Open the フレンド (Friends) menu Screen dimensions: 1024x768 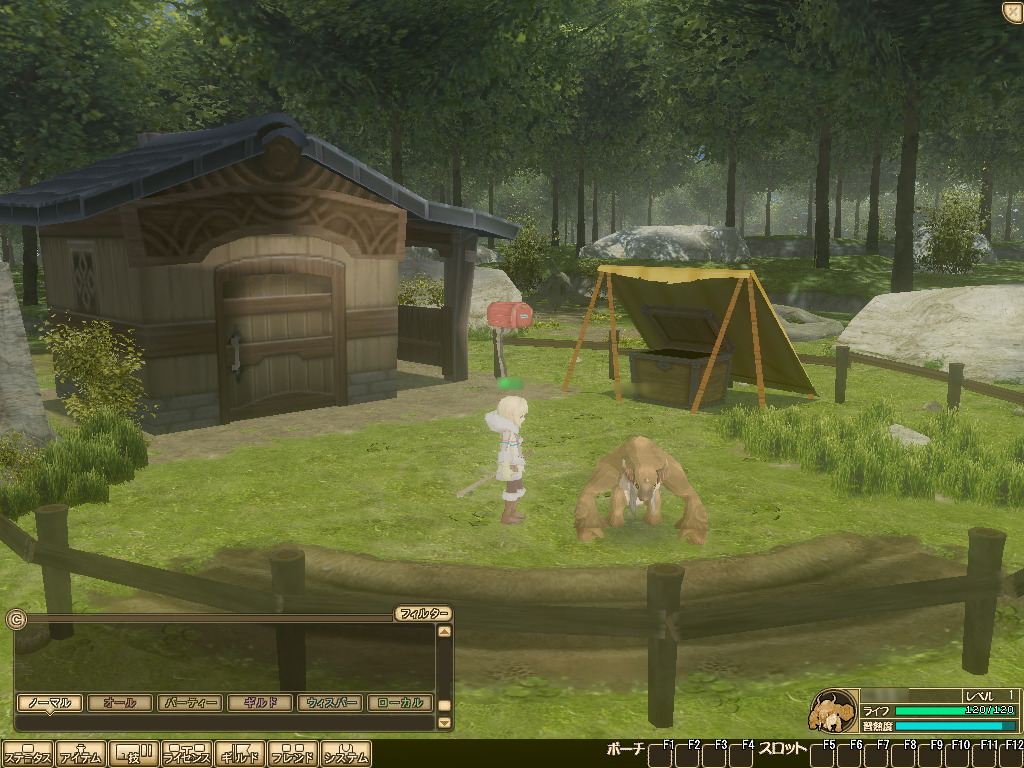[293, 754]
